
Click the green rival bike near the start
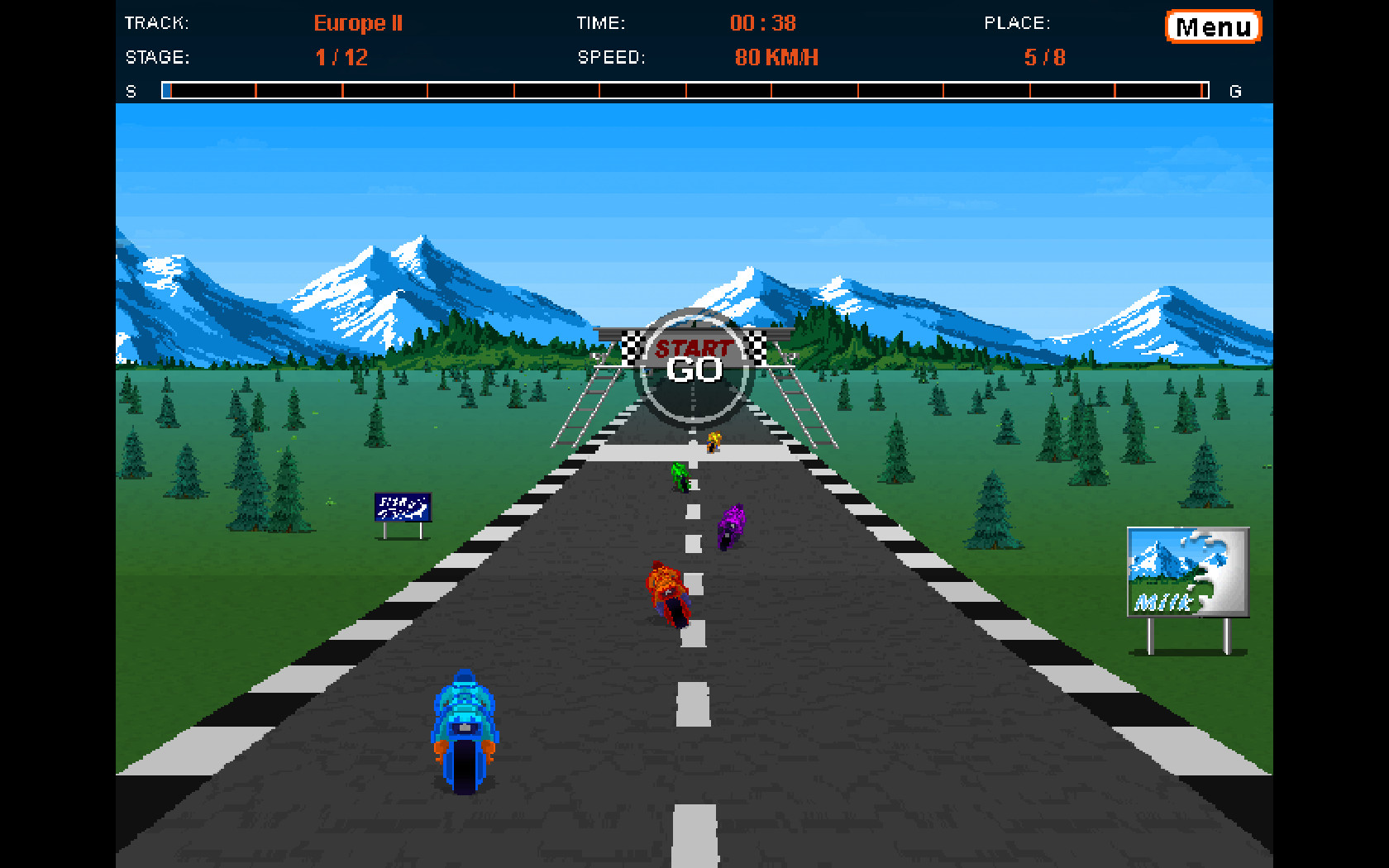pyautogui.click(x=680, y=475)
